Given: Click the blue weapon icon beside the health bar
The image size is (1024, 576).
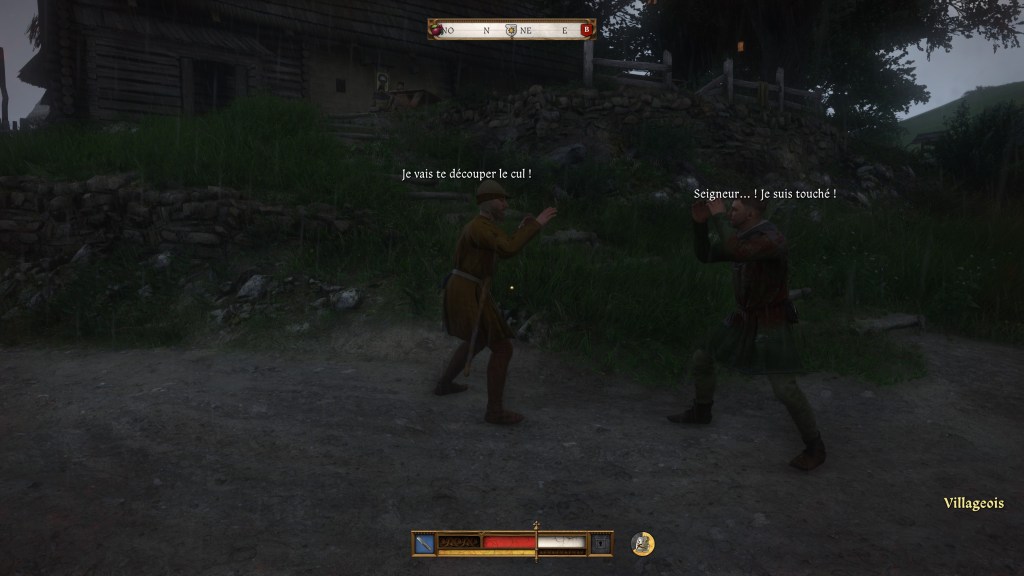Looking at the screenshot, I should coord(425,543).
